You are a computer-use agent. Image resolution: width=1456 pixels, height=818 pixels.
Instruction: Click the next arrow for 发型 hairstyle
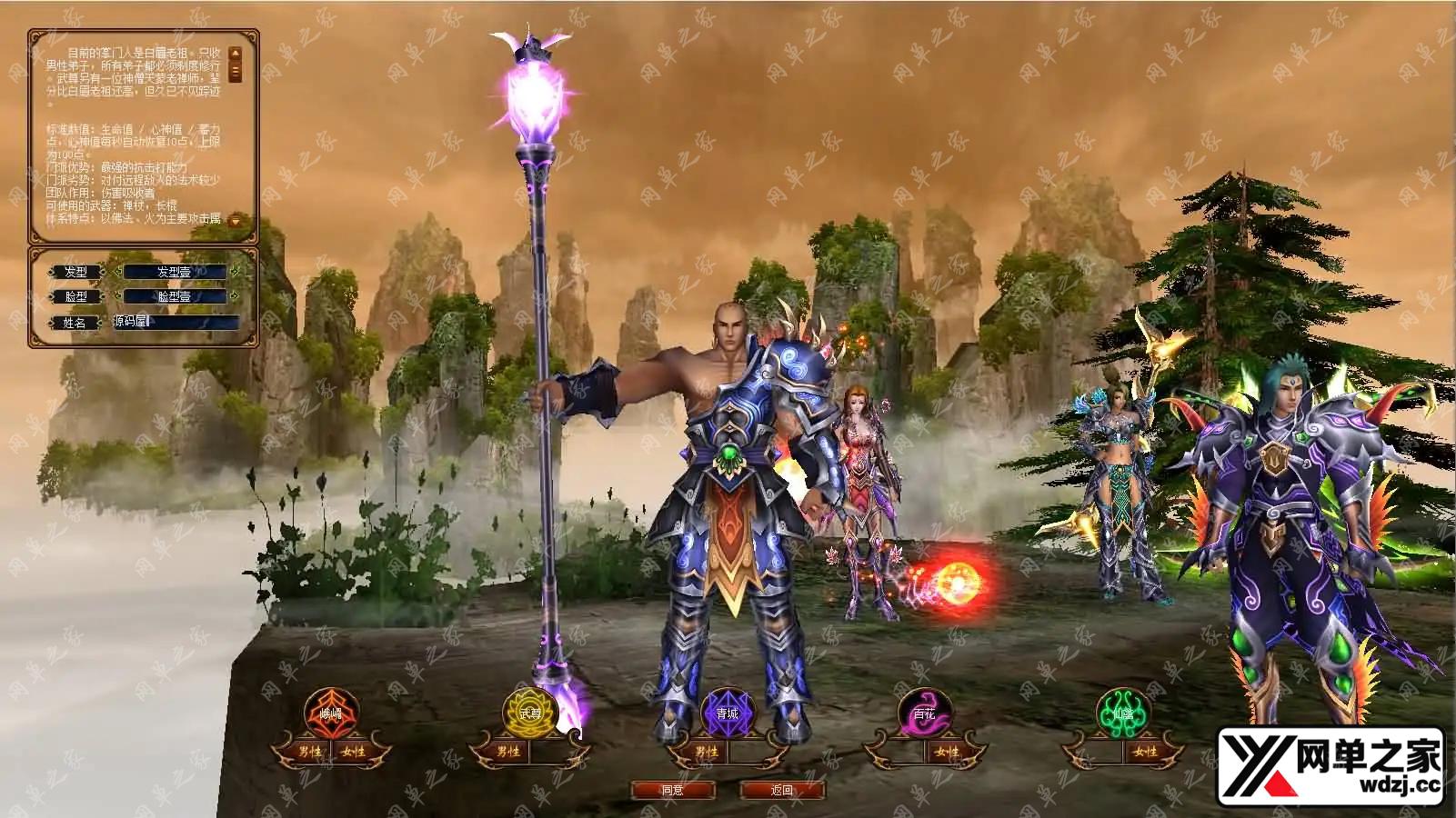click(x=235, y=271)
